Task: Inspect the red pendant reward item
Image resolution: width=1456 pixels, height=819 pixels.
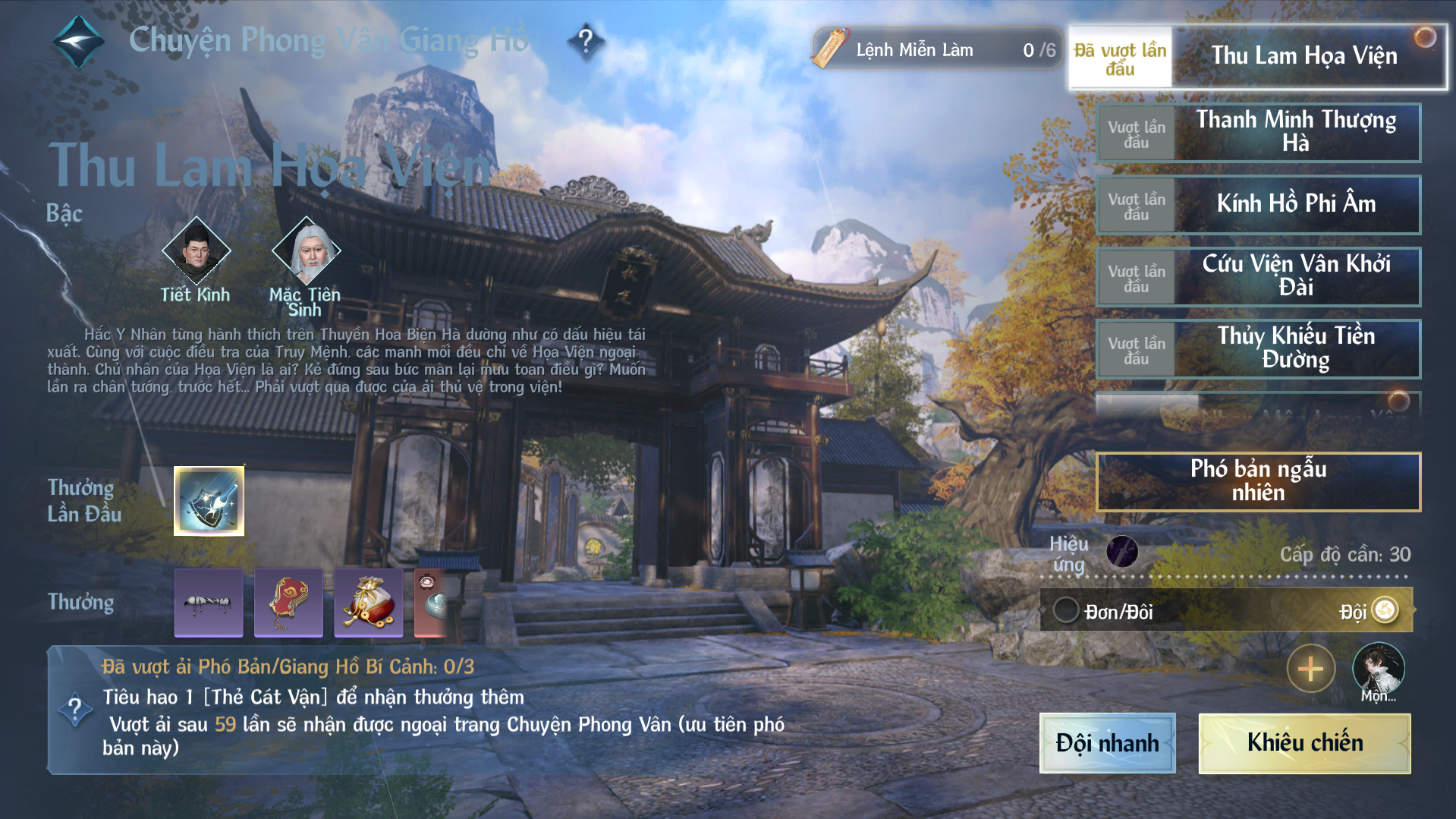Action: [x=288, y=603]
